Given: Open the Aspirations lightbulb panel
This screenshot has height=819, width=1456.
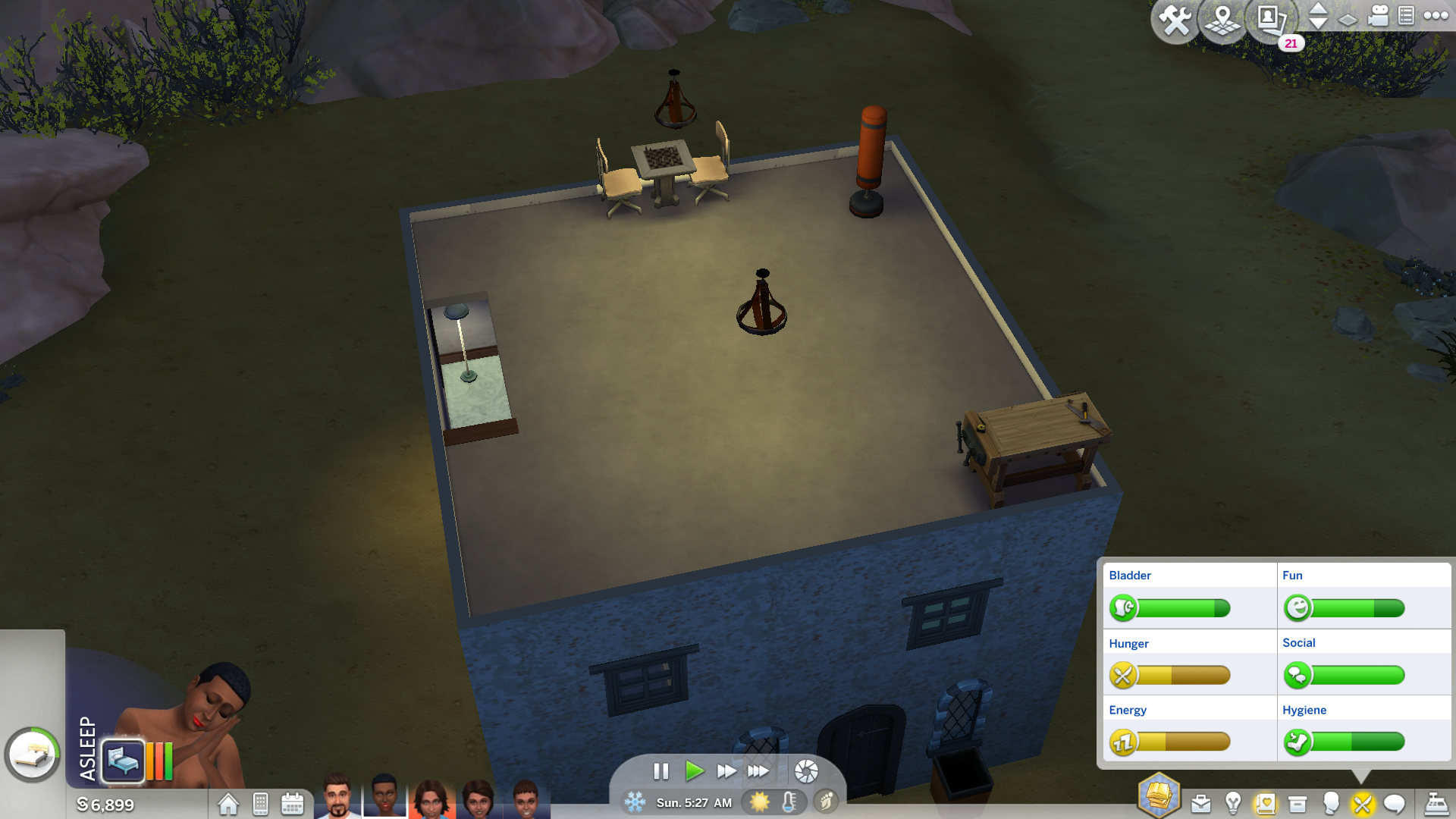Looking at the screenshot, I should coord(1233,802).
